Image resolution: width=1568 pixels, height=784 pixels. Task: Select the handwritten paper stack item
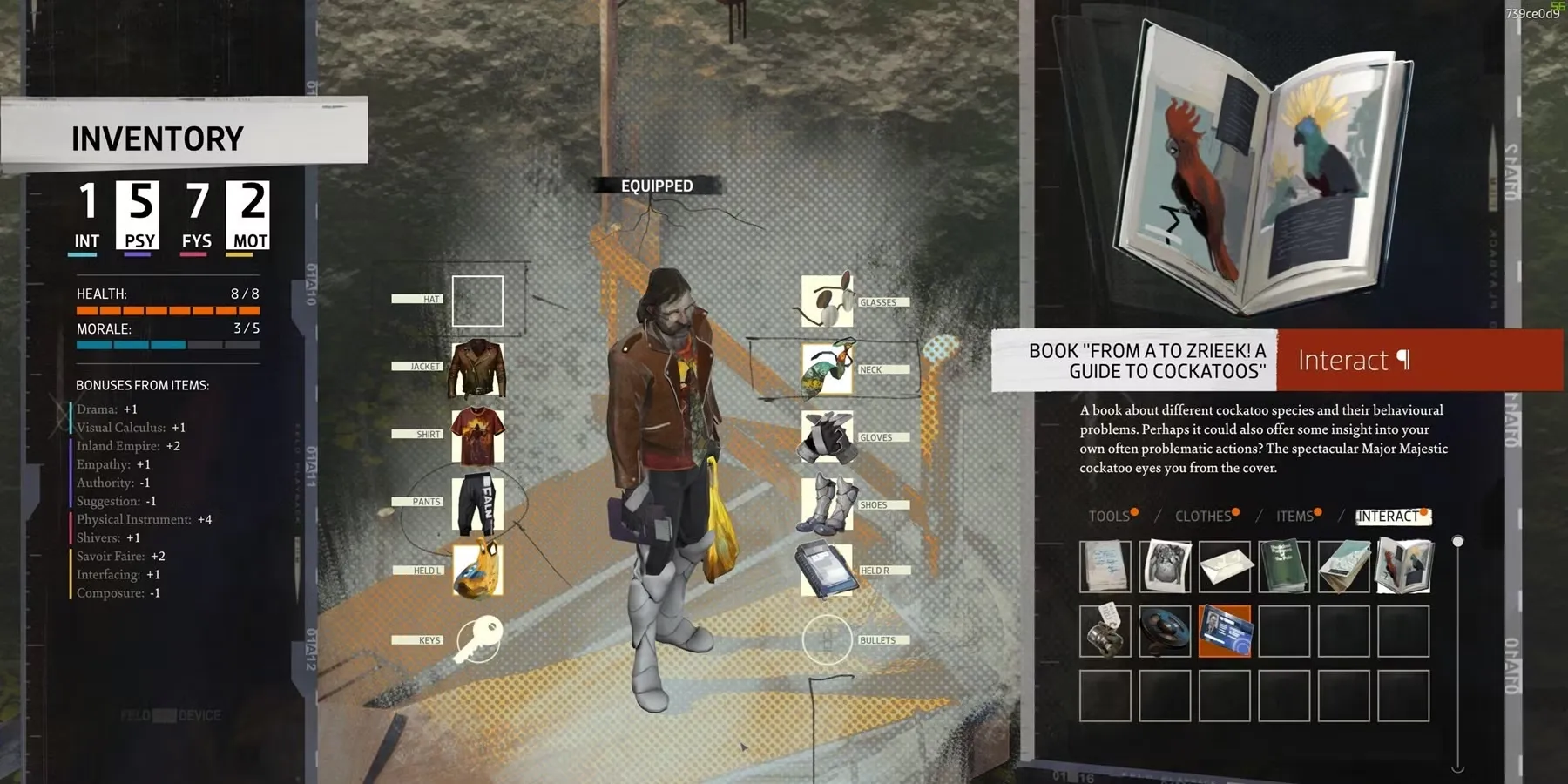(x=1105, y=566)
